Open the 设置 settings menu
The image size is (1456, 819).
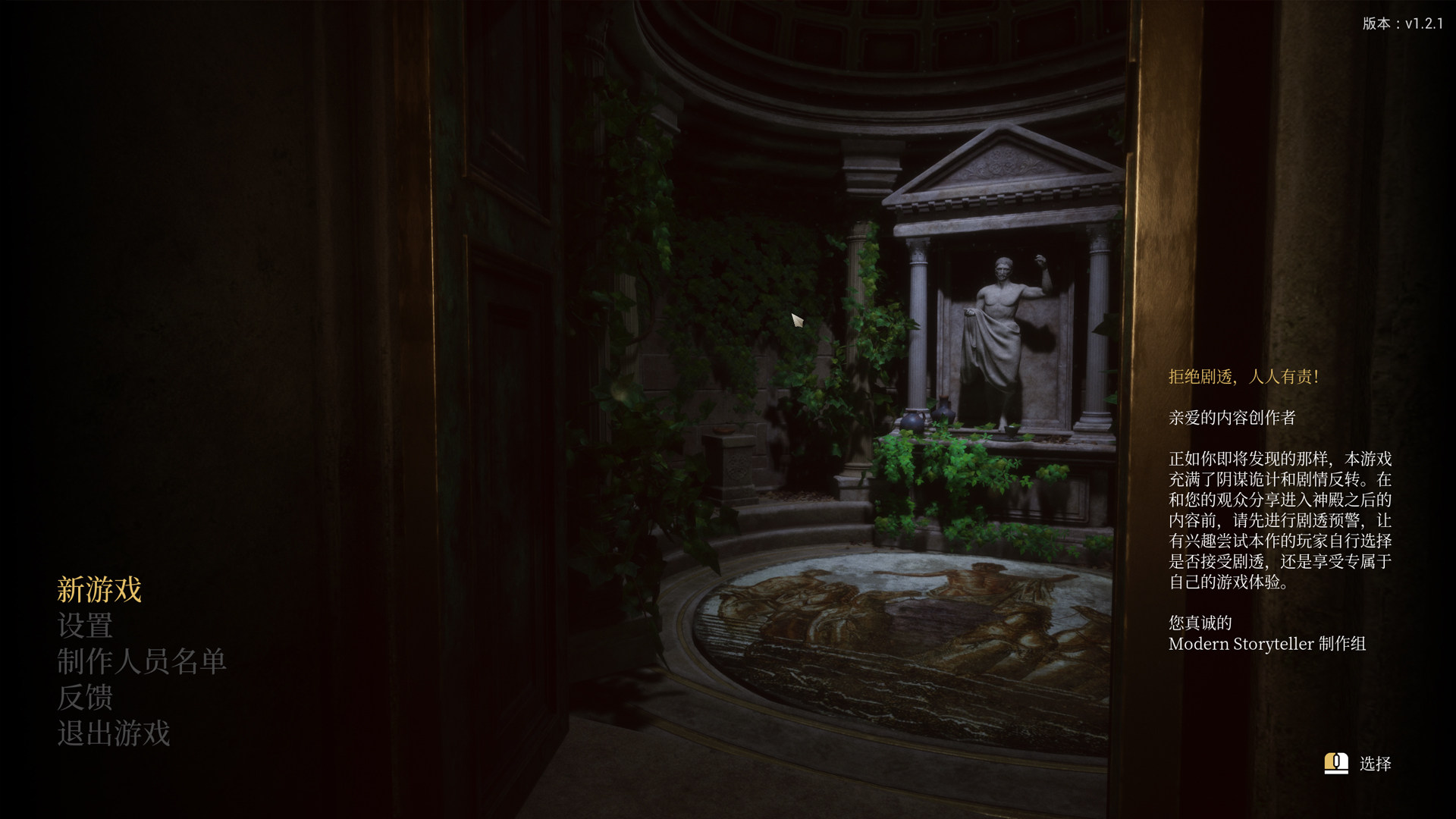tap(85, 626)
